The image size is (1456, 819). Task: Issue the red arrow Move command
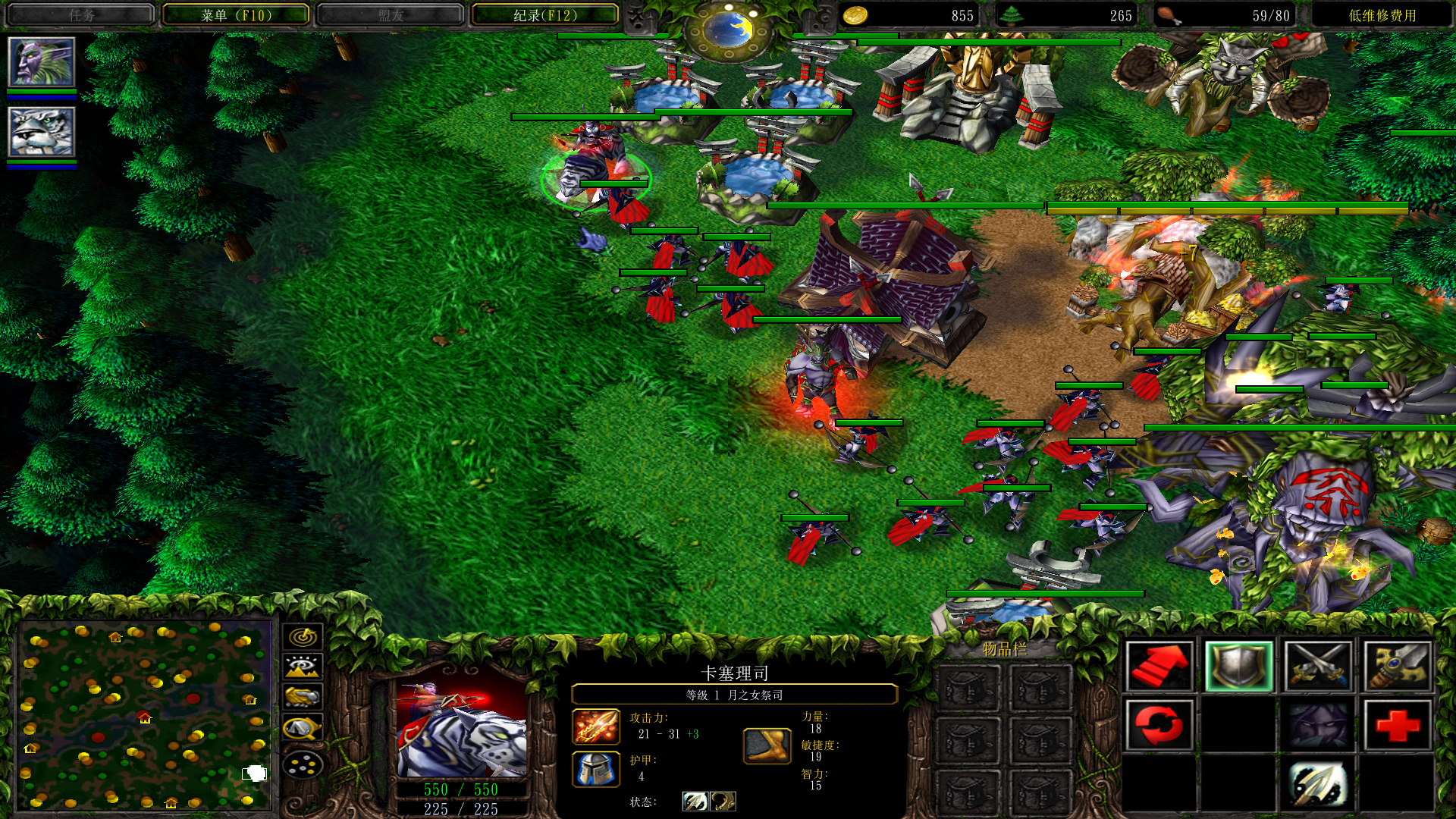(1159, 666)
